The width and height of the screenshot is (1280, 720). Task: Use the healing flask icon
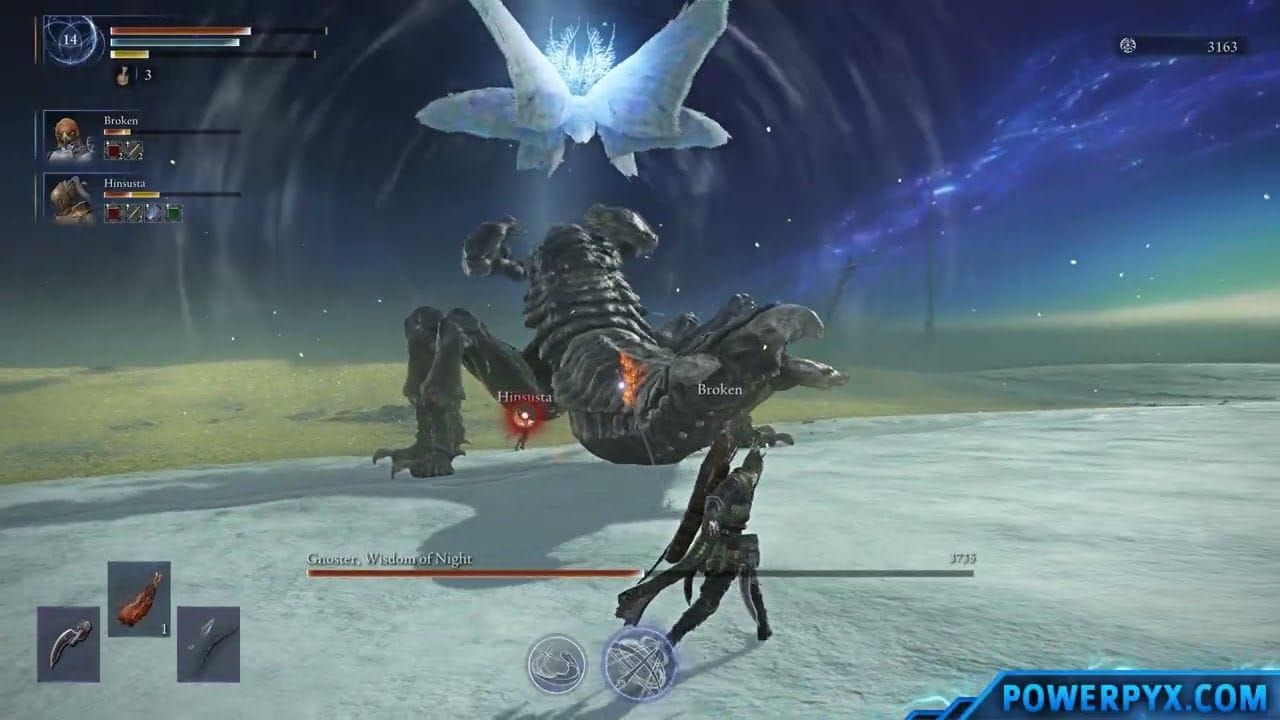pos(123,75)
